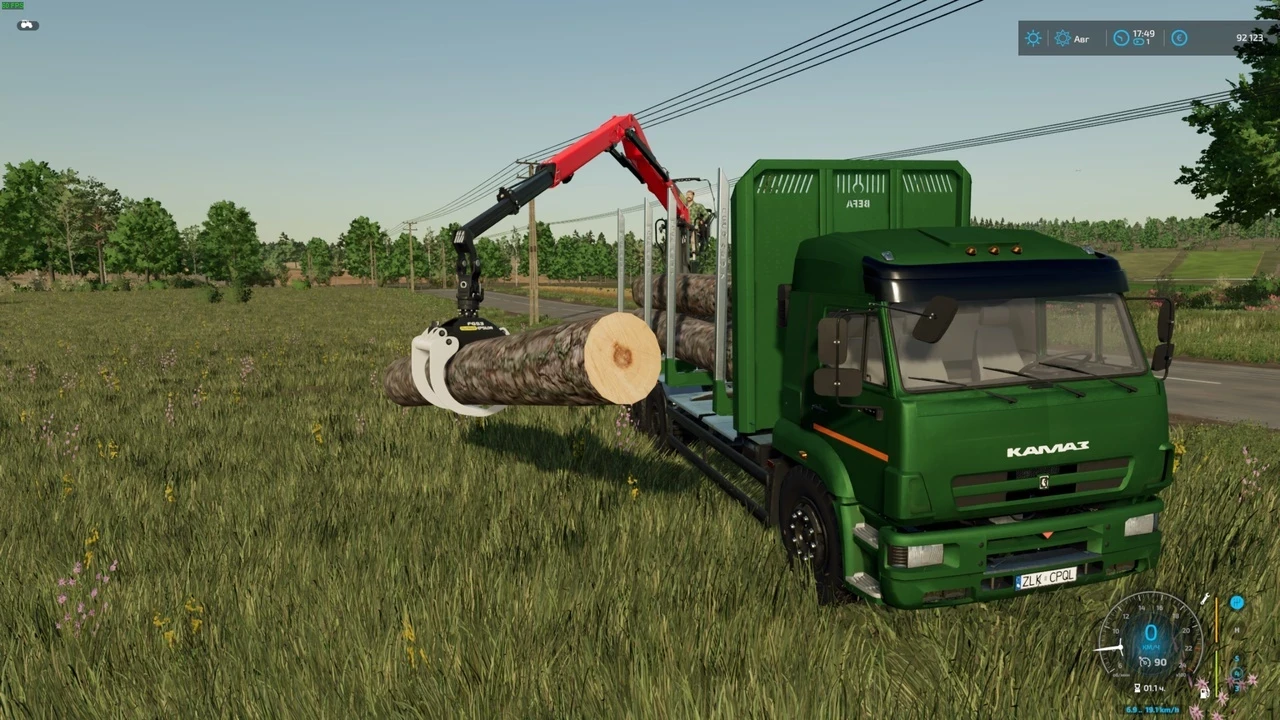Select the current weather sun icon
The image size is (1280, 720).
(1033, 37)
